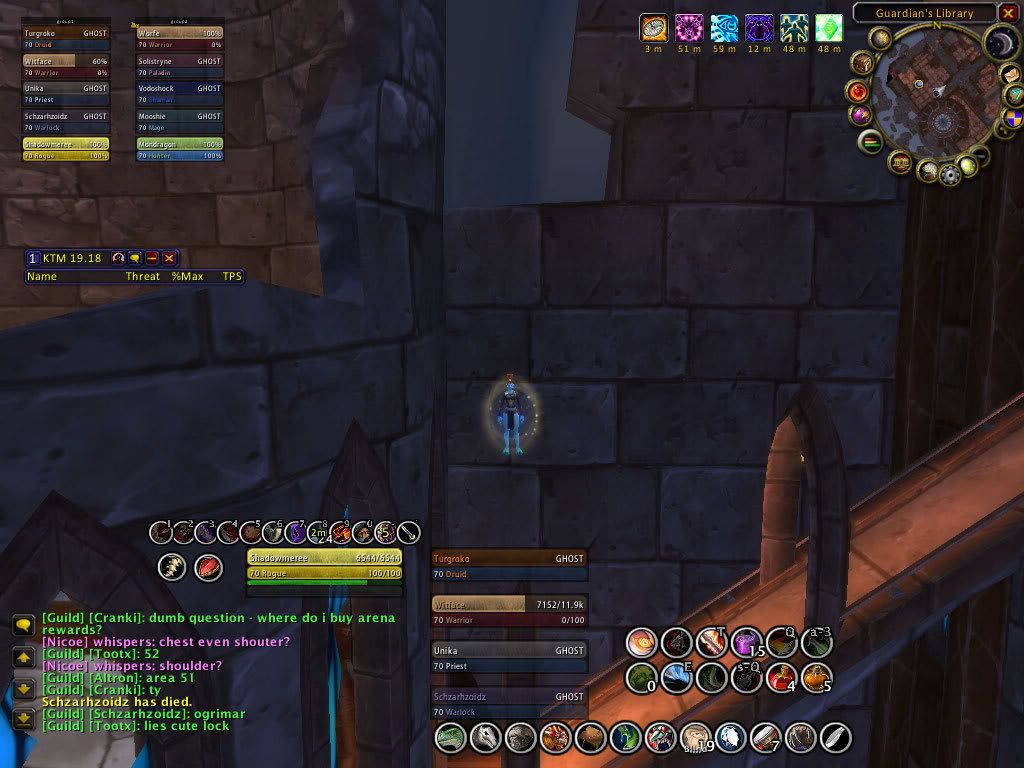This screenshot has width=1024, height=768.
Task: Minimize the KTM threat meter
Action: tap(152, 258)
